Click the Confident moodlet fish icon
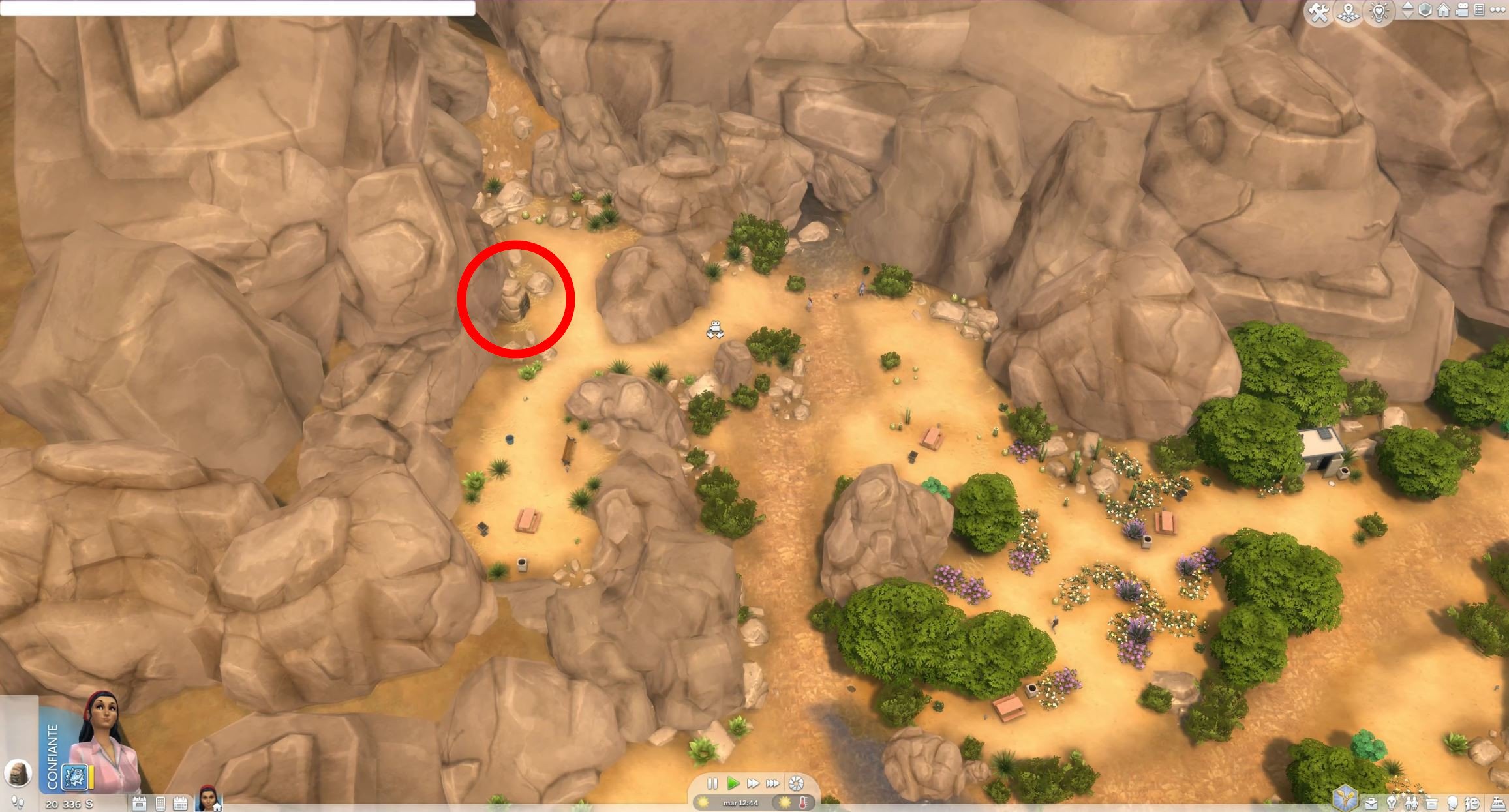 click(x=74, y=777)
